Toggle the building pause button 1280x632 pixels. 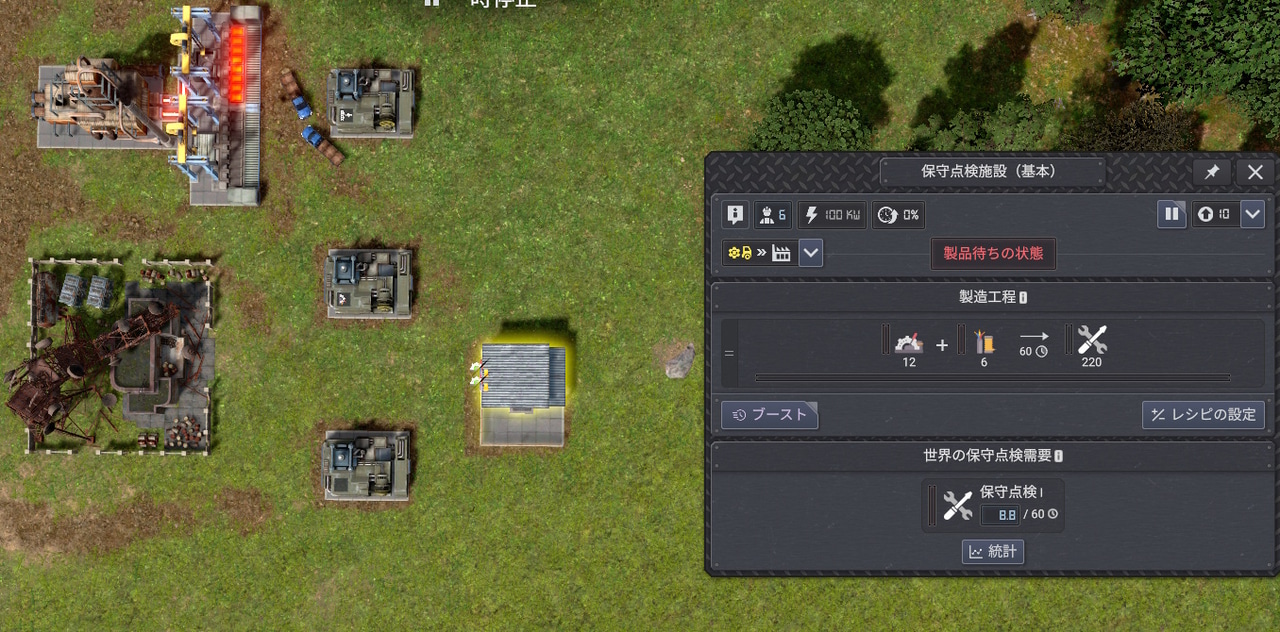(x=1171, y=214)
